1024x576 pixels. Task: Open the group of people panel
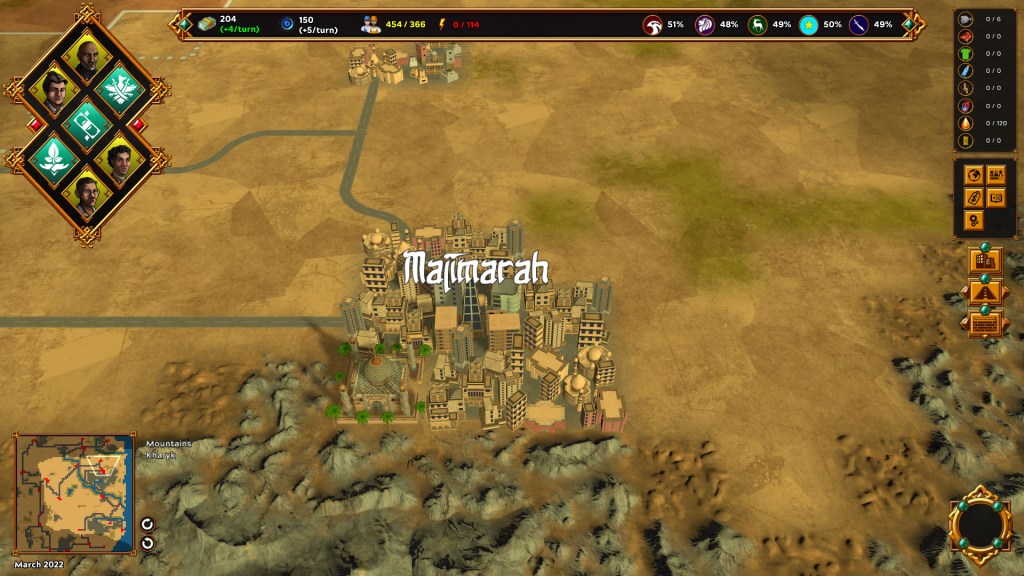996,176
